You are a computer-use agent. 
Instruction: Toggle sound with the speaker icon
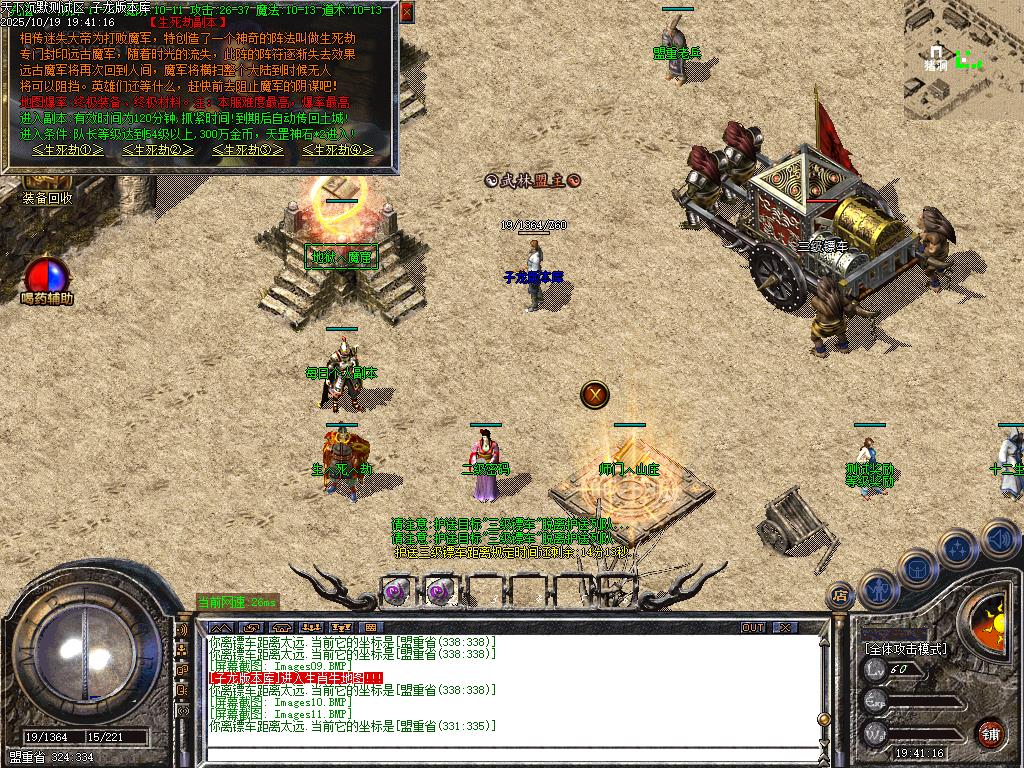[1000, 537]
